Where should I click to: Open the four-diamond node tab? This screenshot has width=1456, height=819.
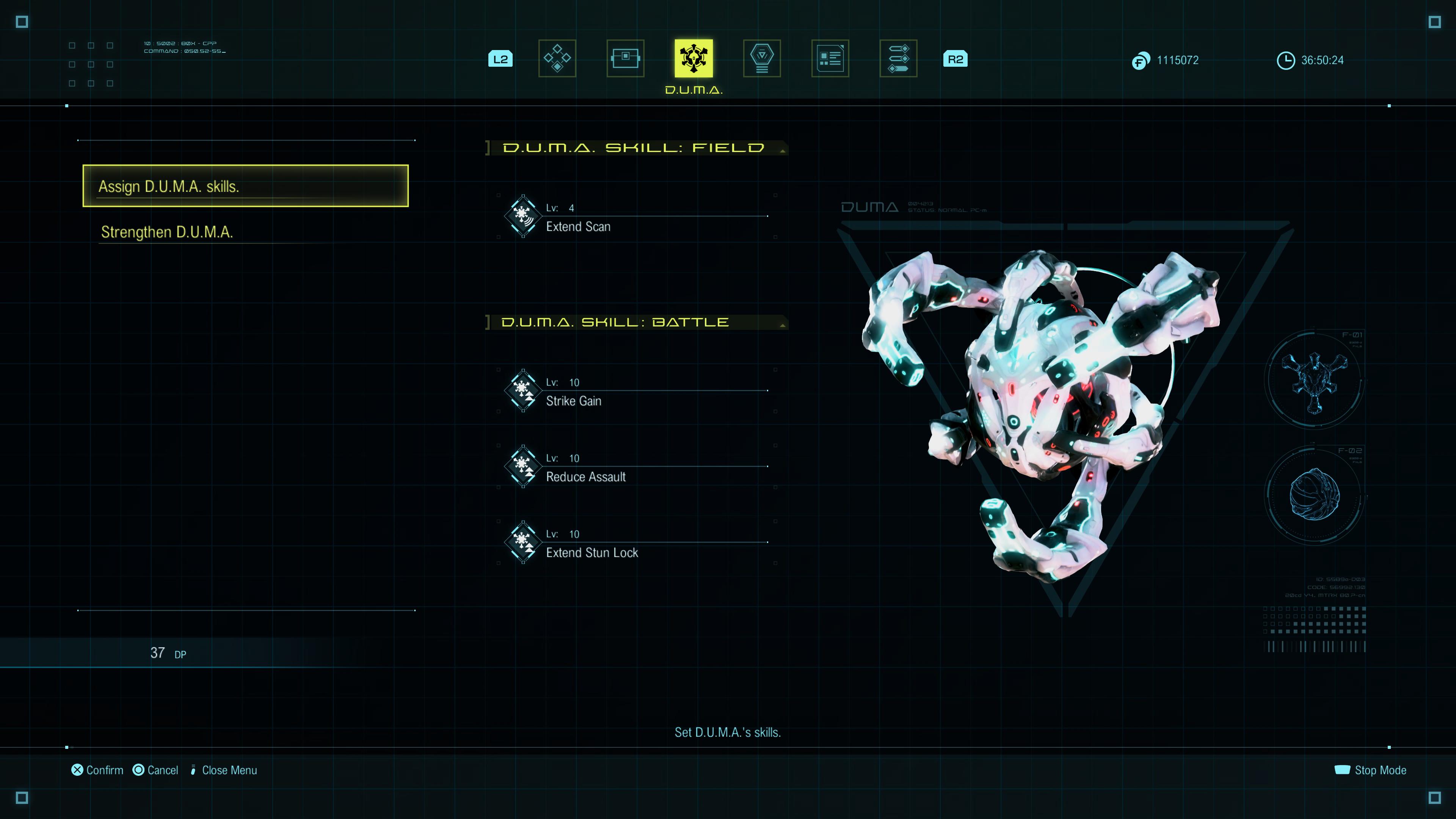[557, 58]
